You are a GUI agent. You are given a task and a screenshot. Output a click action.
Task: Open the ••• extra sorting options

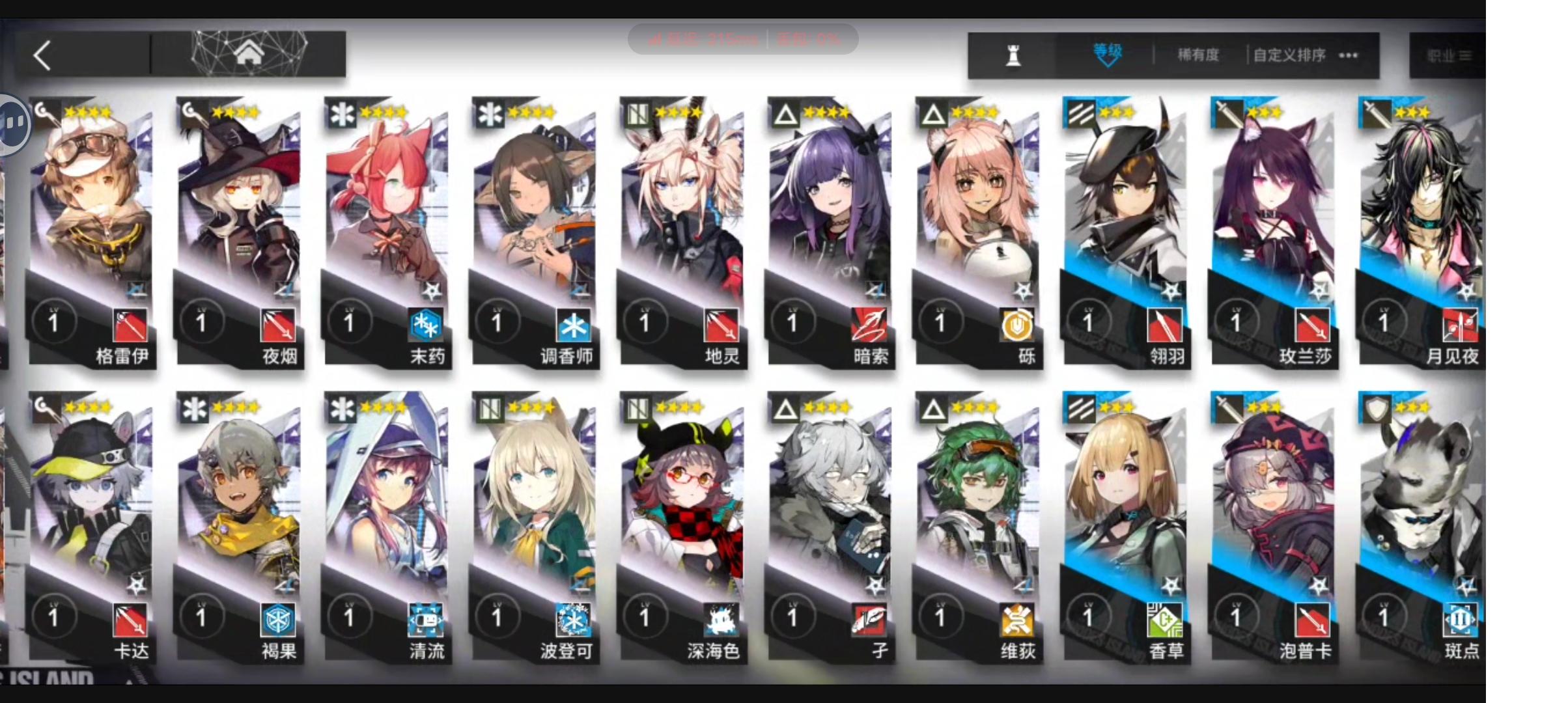[1347, 55]
